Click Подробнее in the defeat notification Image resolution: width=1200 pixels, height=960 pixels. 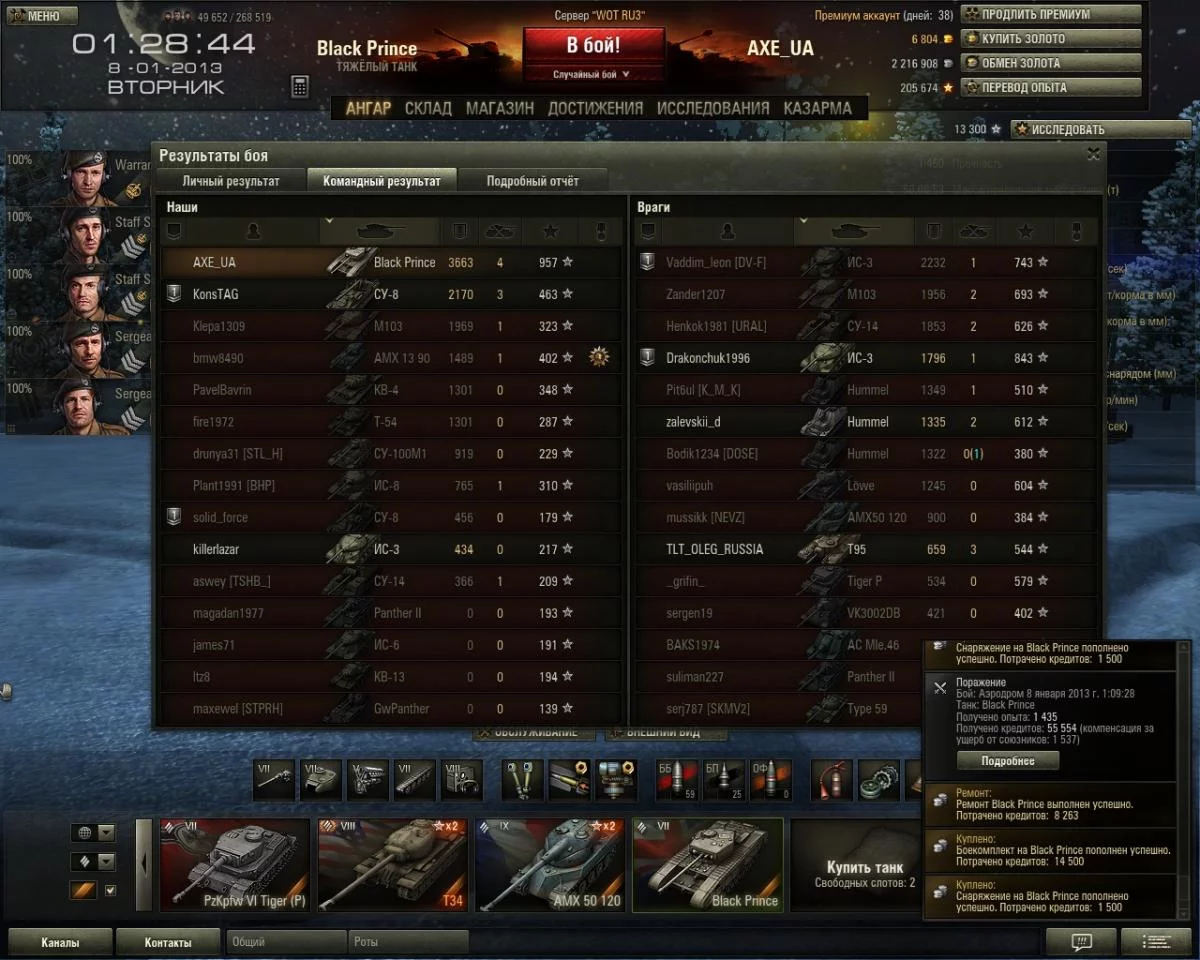(1007, 761)
